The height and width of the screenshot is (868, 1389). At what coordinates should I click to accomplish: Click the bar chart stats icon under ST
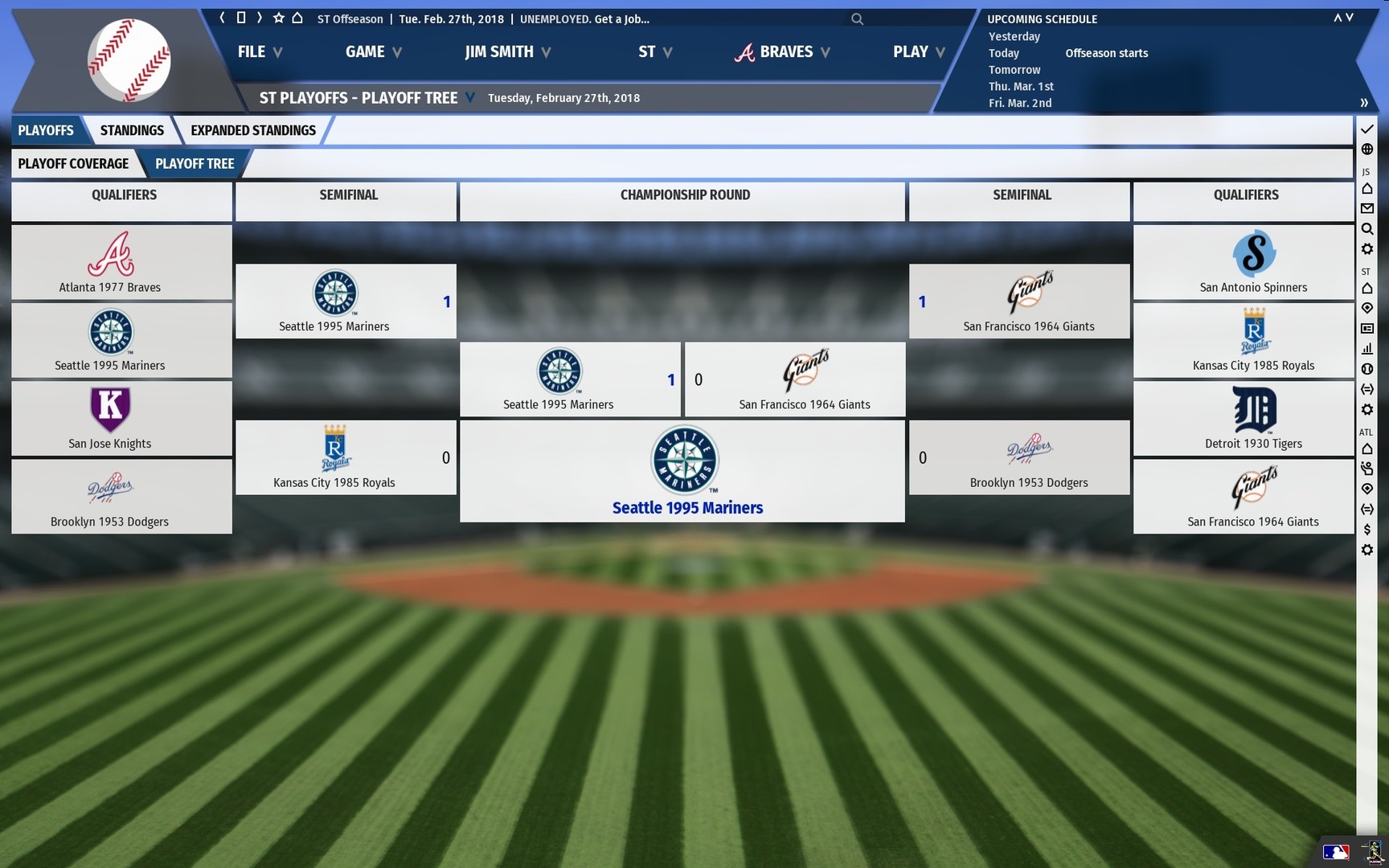(1367, 349)
